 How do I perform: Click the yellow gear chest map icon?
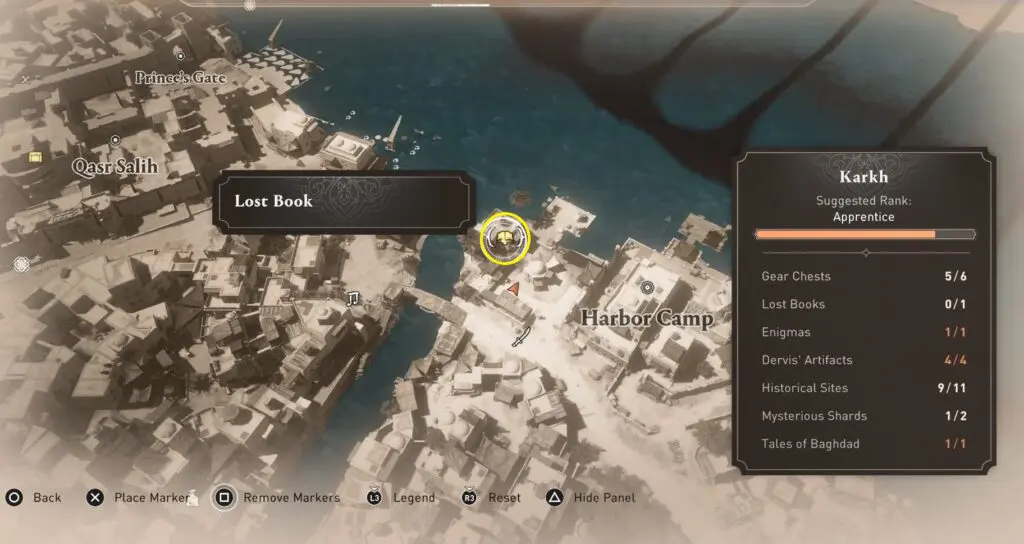pos(36,157)
